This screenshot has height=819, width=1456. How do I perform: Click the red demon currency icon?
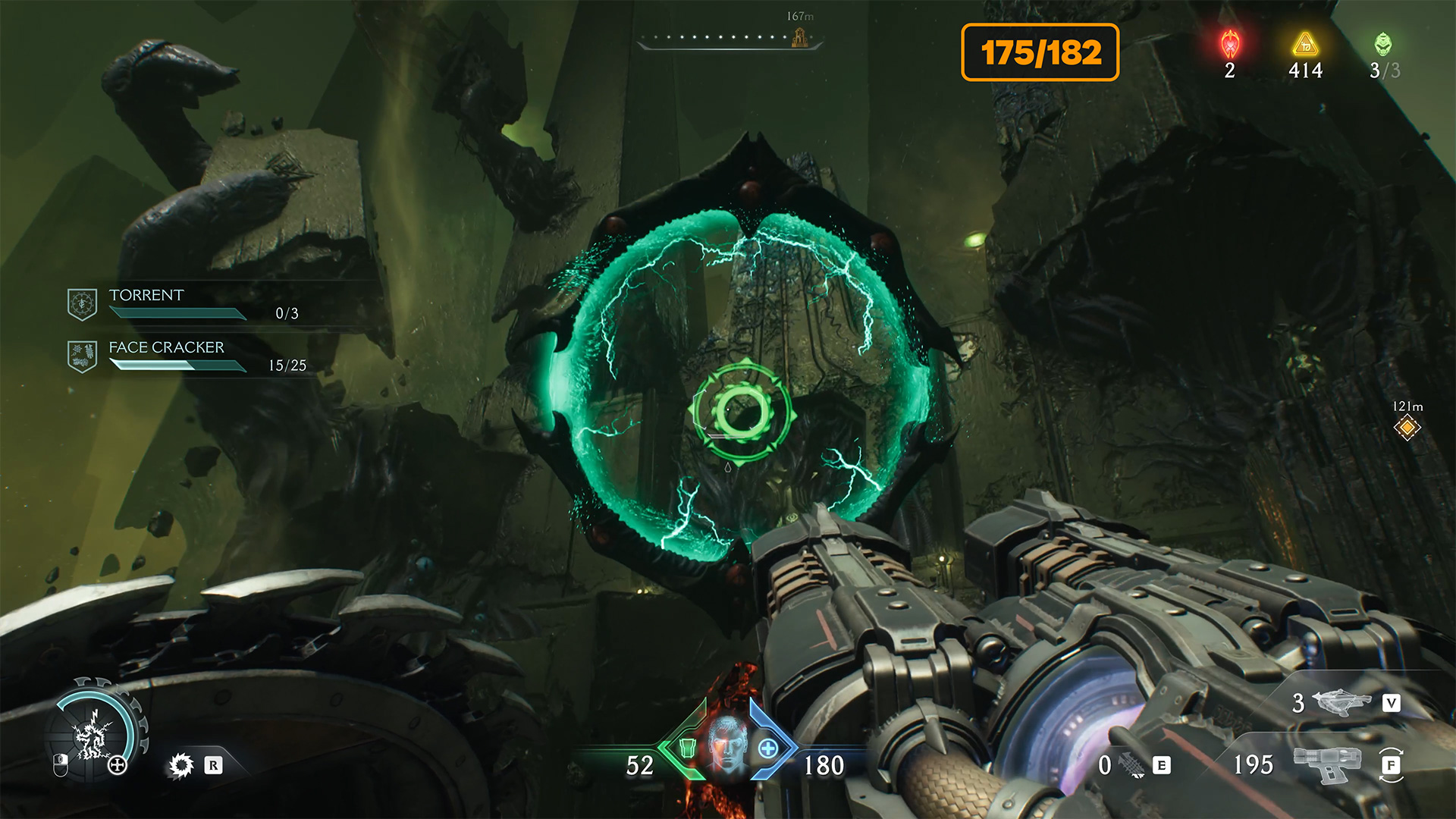click(x=1230, y=45)
